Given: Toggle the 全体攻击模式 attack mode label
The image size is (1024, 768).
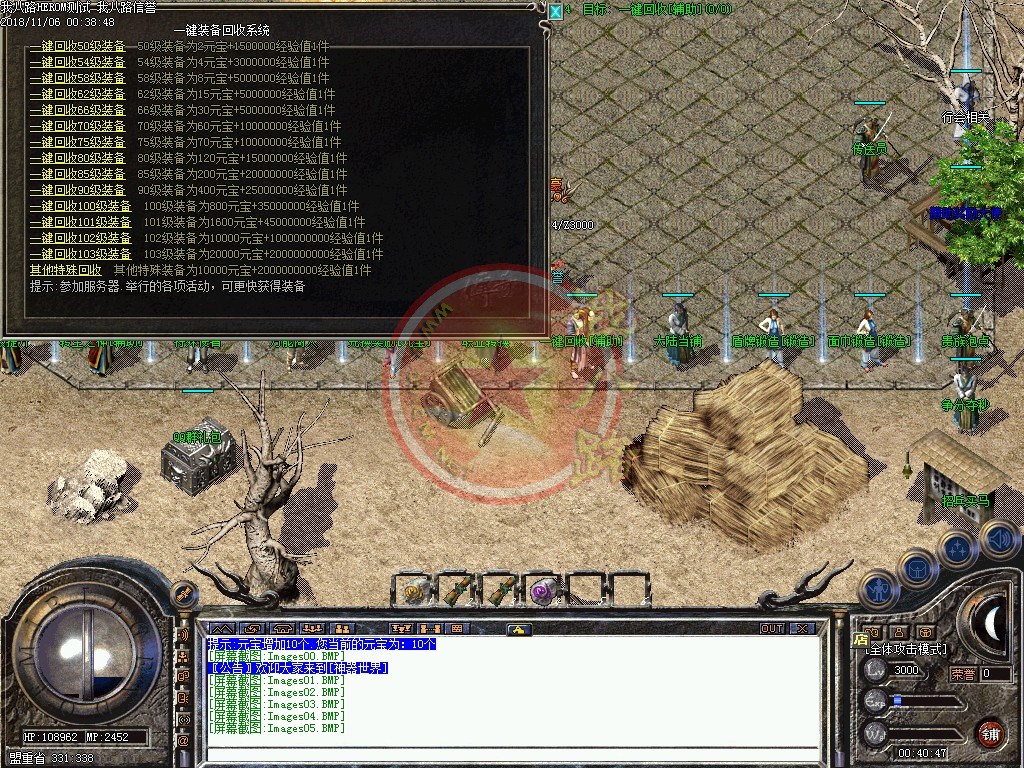Looking at the screenshot, I should pos(905,650).
